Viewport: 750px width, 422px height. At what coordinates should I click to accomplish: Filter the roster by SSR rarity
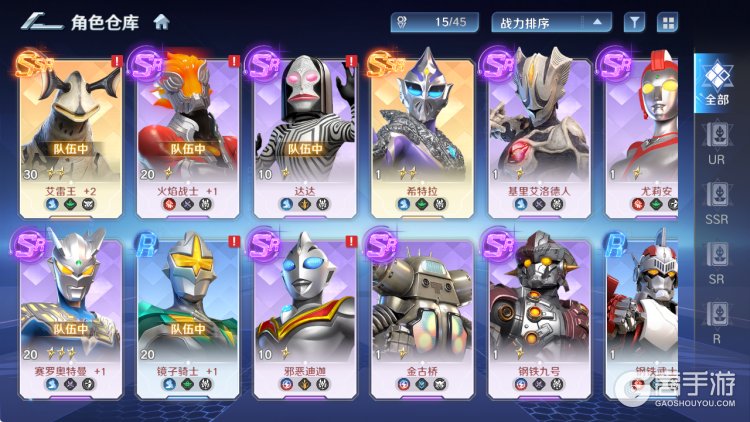[716, 205]
